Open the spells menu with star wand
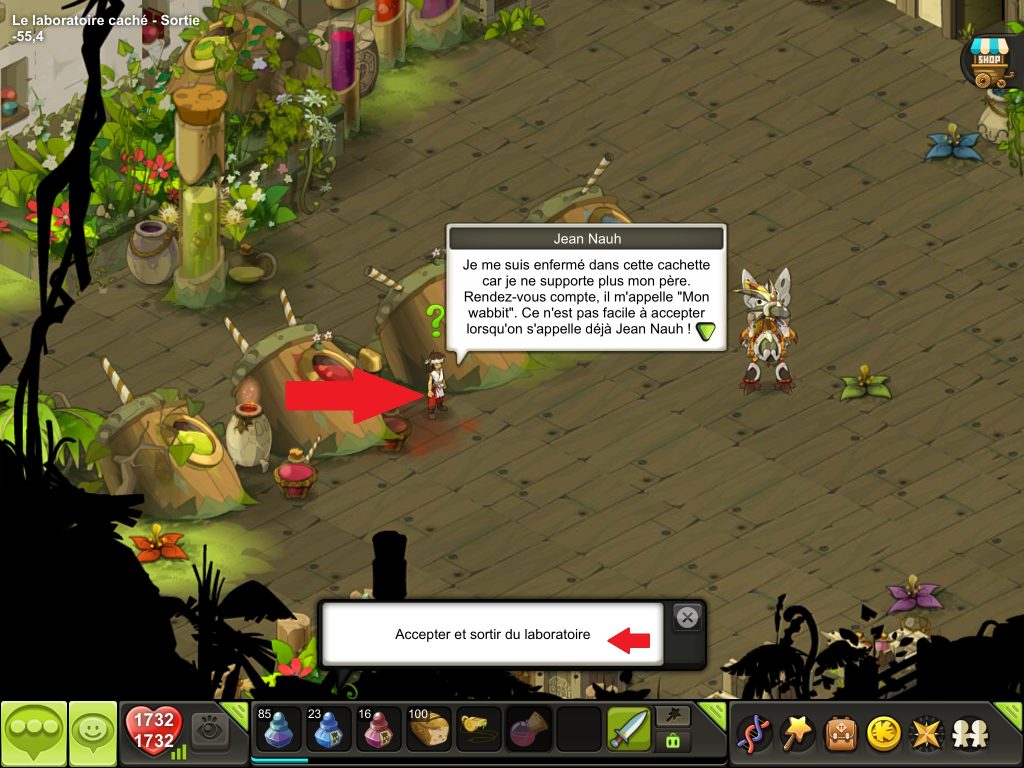 (x=797, y=734)
